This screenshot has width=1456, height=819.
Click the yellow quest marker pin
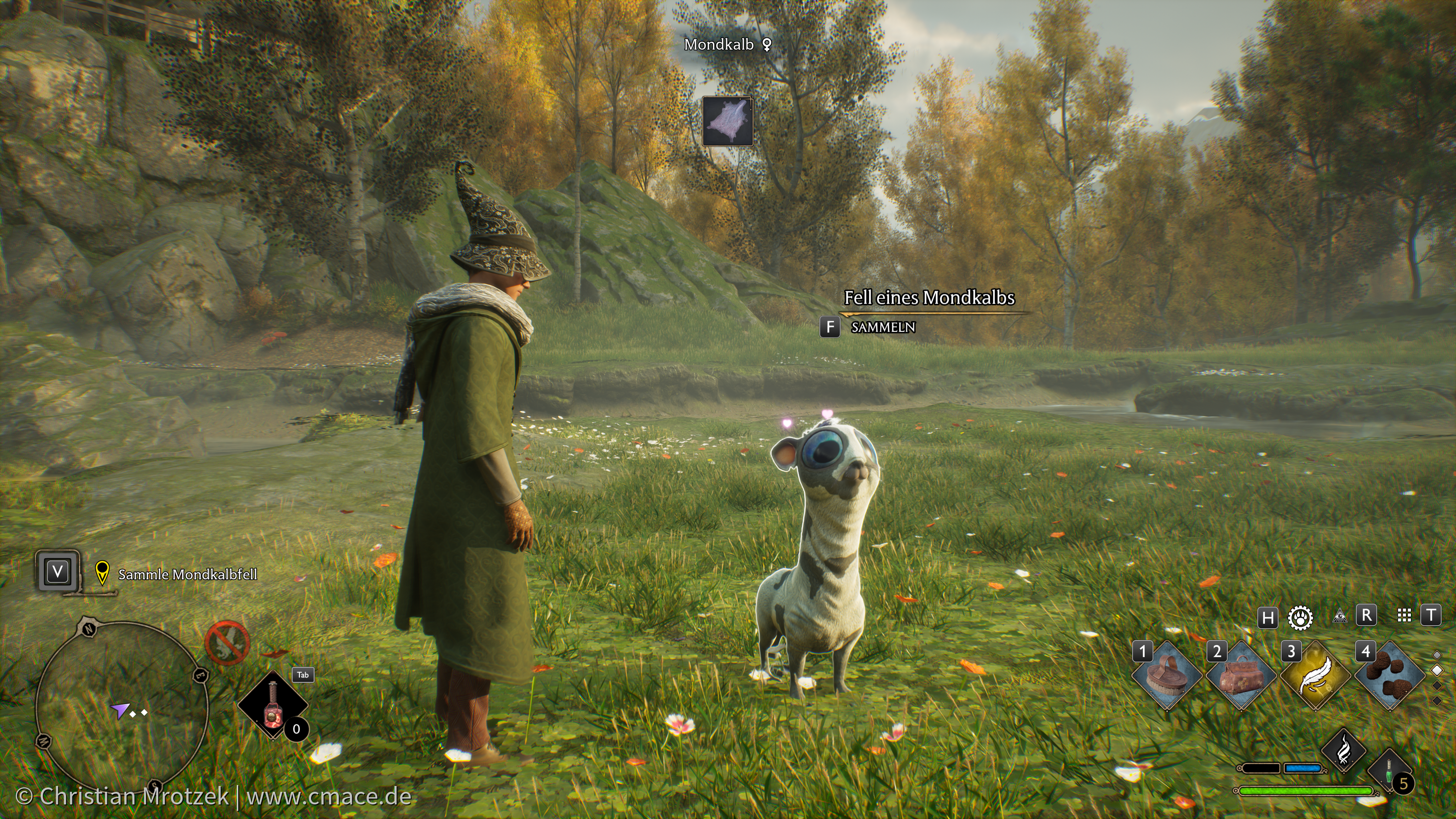(102, 572)
